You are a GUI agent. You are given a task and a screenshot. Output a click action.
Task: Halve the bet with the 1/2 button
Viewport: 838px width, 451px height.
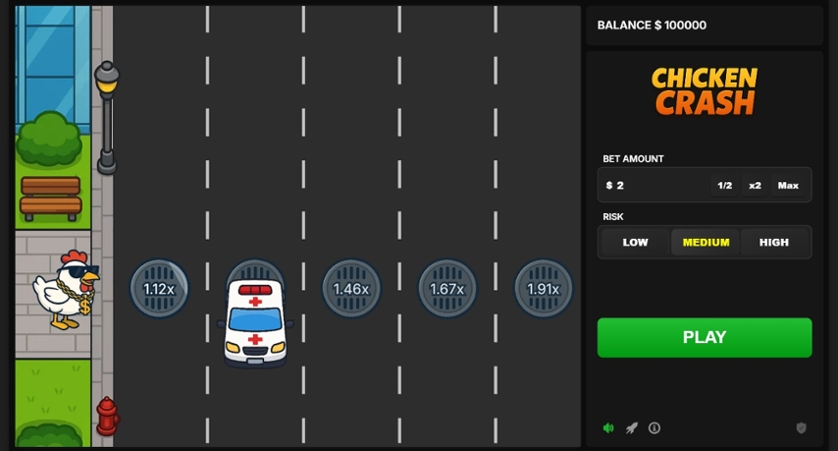pyautogui.click(x=725, y=185)
